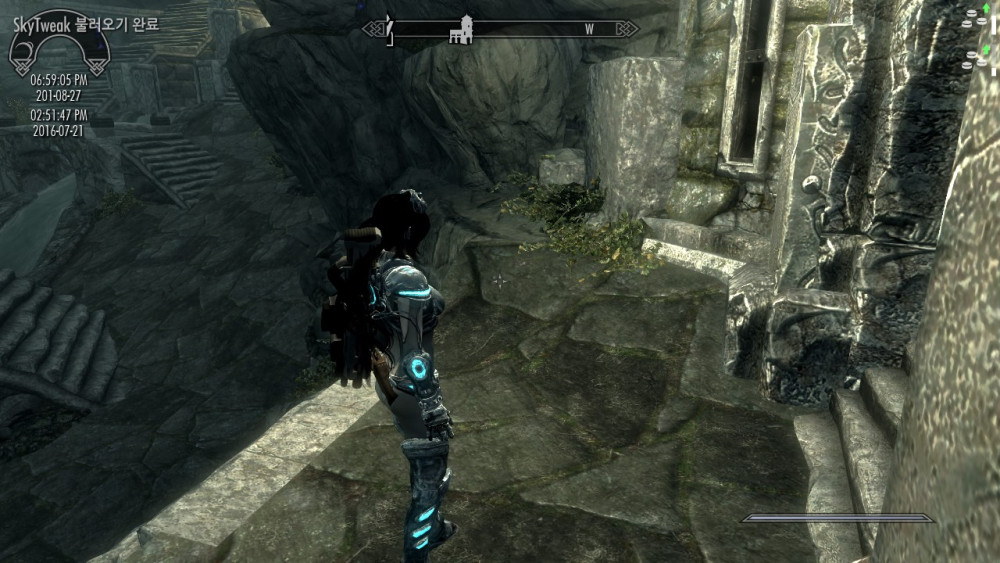Click the lower coin stack status icon

[x=972, y=58]
